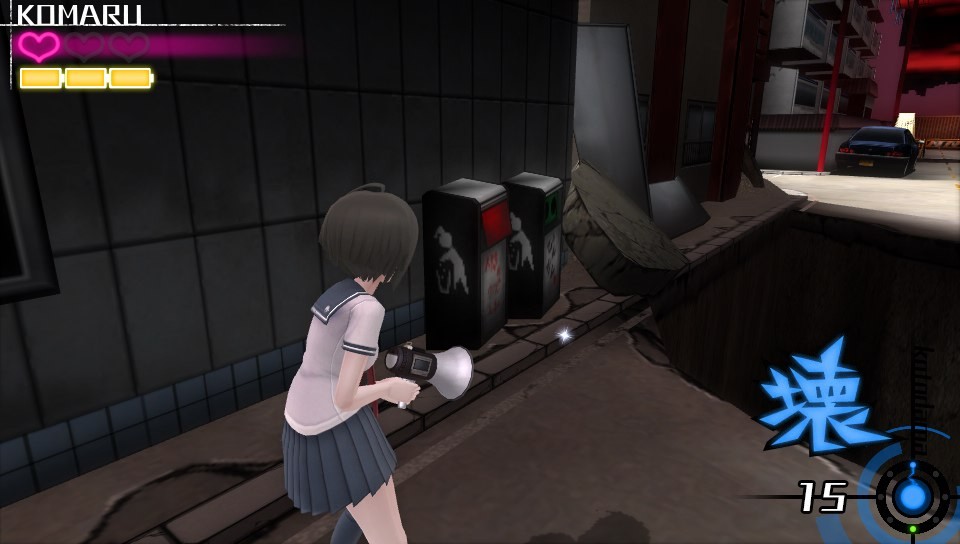Click the circular blue bullet selector dial
The width and height of the screenshot is (960, 544).
pos(911,496)
